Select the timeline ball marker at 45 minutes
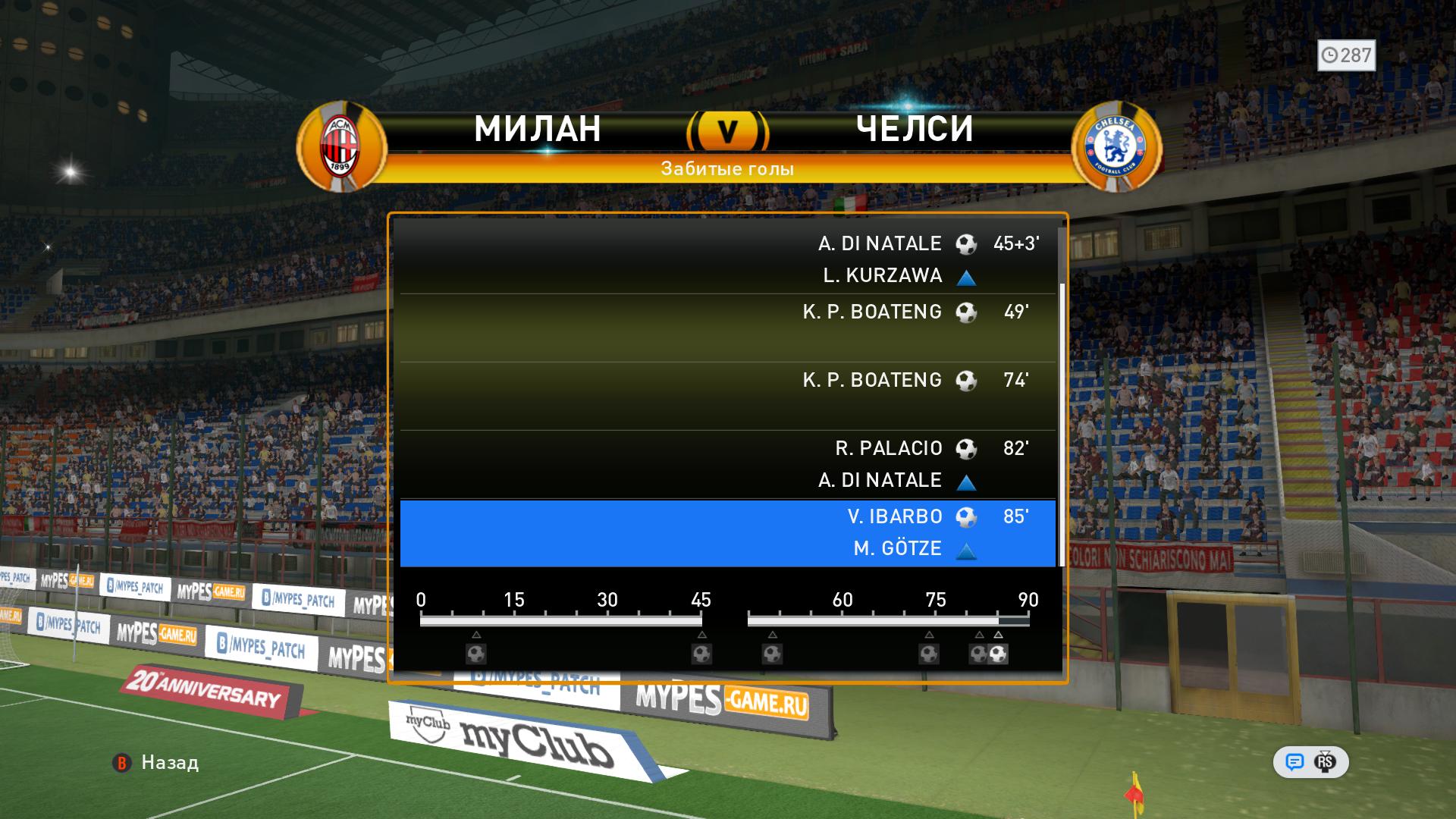The width and height of the screenshot is (1456, 819). coord(701,654)
